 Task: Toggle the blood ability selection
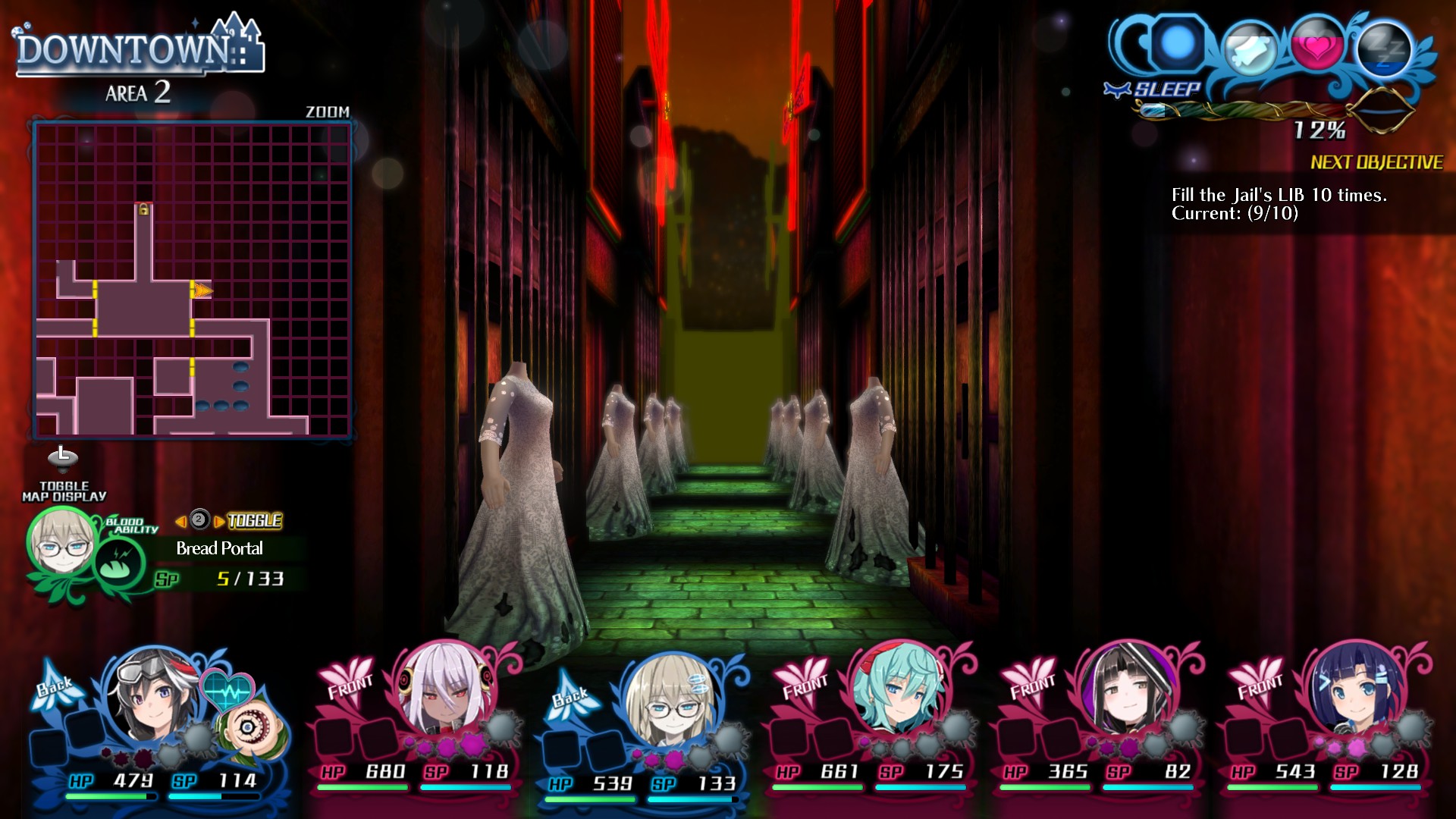pyautogui.click(x=254, y=521)
